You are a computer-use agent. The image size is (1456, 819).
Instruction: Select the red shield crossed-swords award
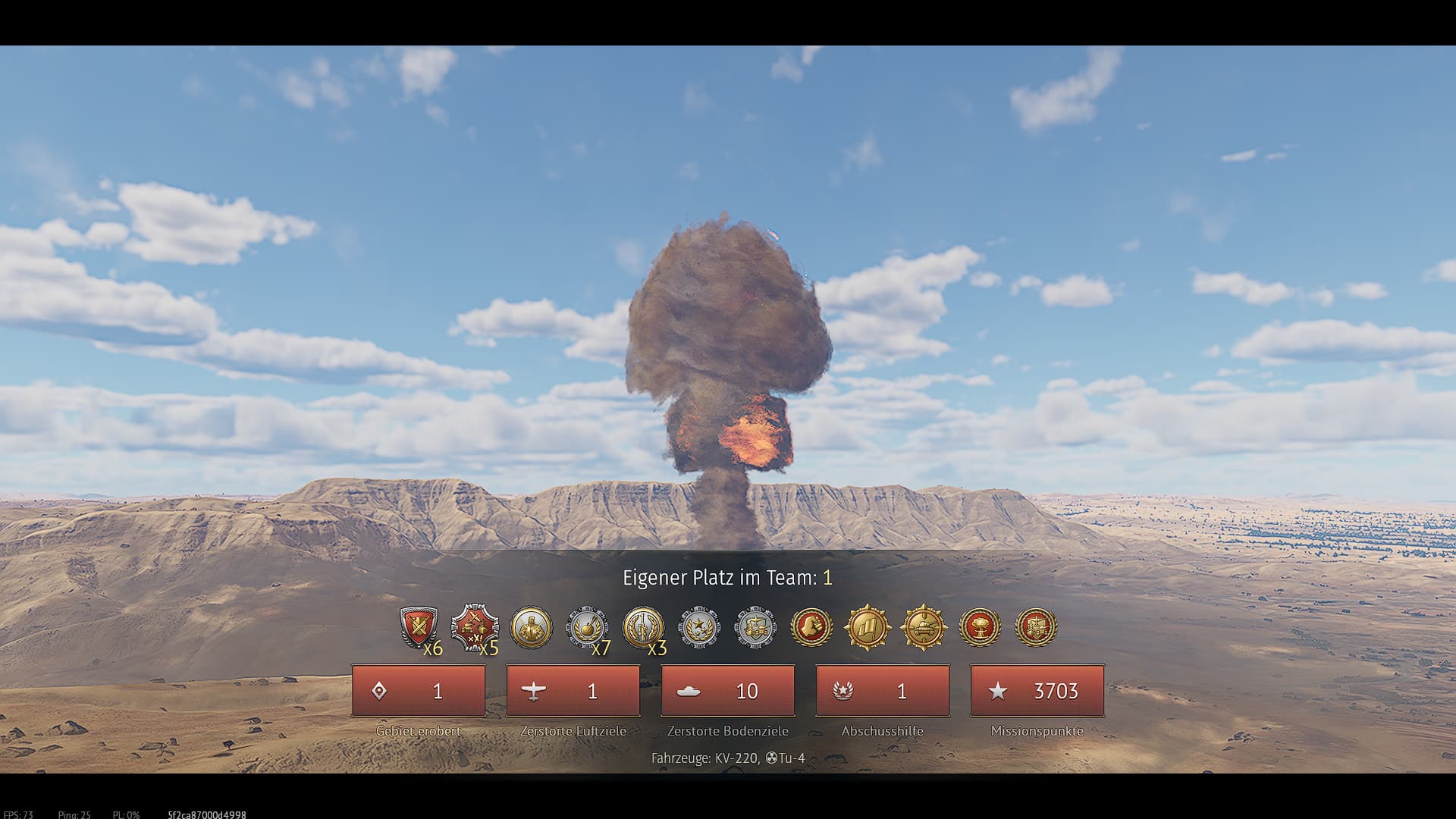(x=419, y=628)
